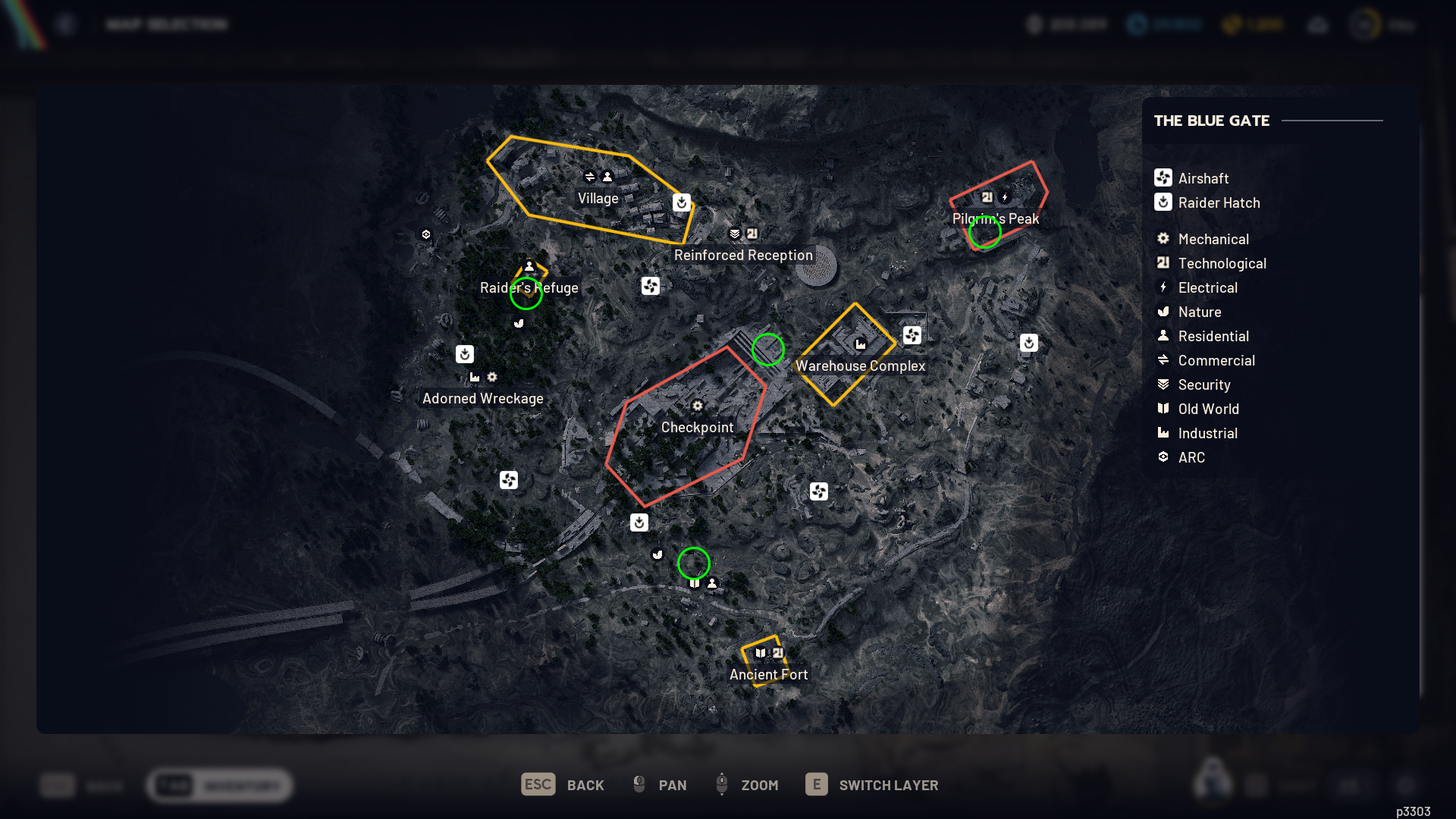Click the Industrial marker at Adorned Wreckage
Screen dimensions: 1456x819
coord(474,377)
